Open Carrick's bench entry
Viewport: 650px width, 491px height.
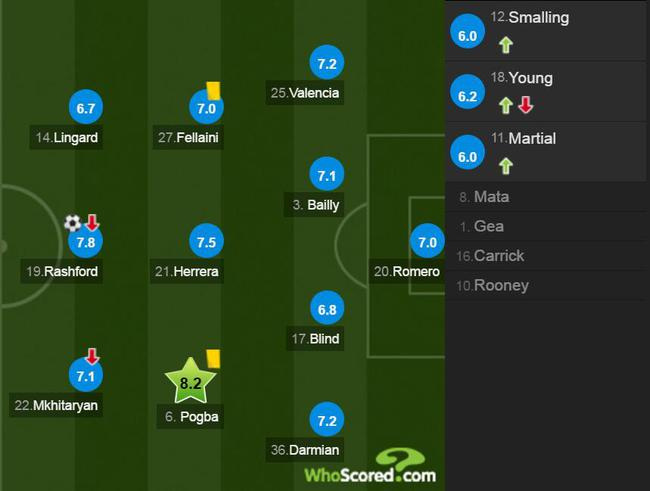(546, 255)
